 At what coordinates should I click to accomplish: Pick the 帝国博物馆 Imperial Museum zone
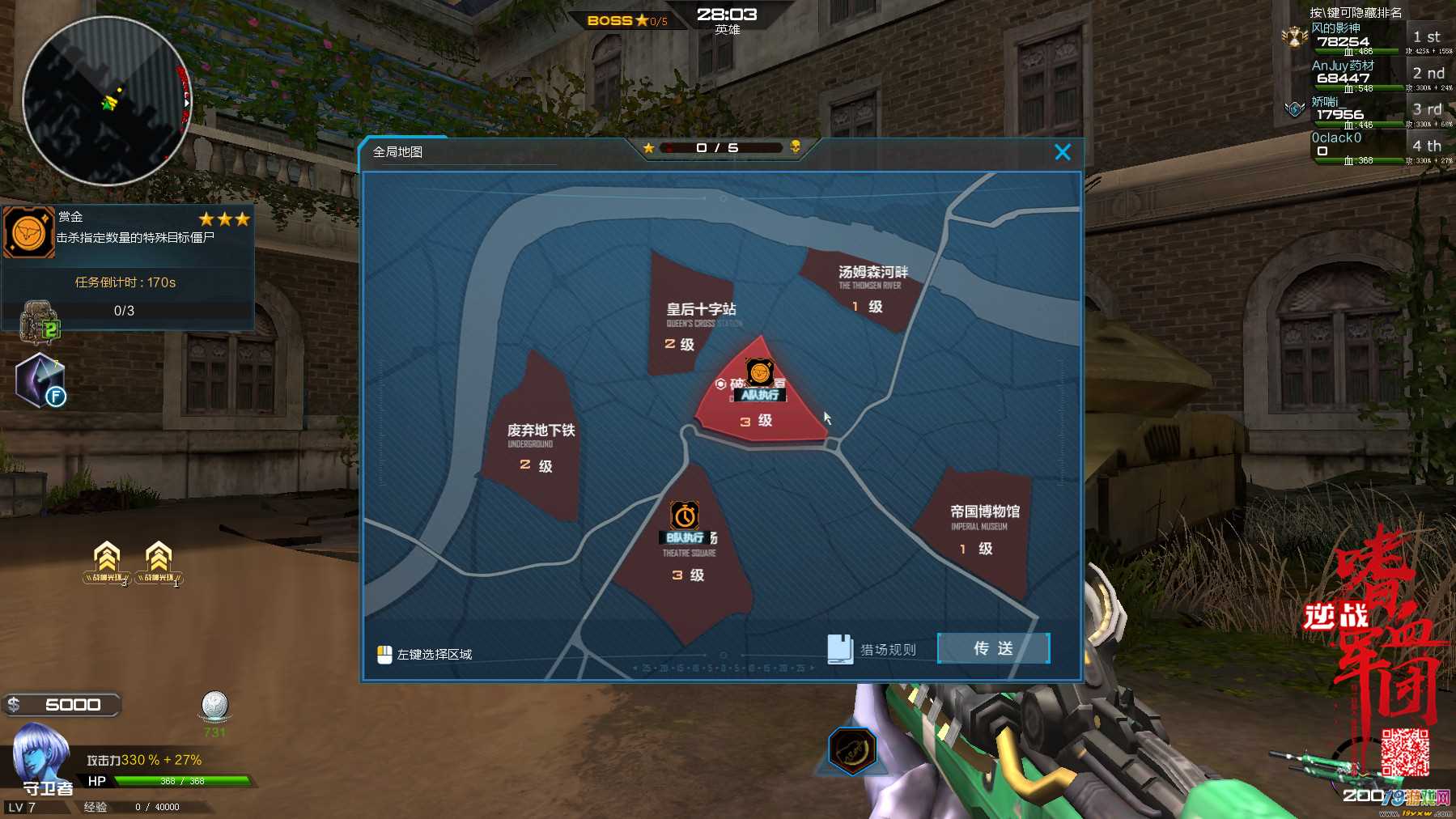click(981, 528)
